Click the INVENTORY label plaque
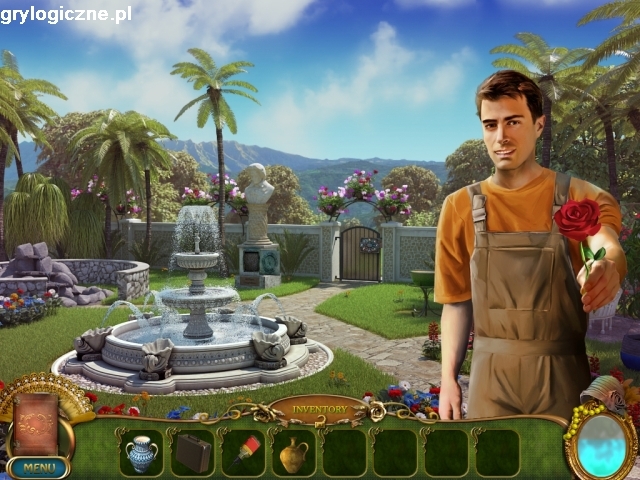The image size is (640, 480). (319, 409)
